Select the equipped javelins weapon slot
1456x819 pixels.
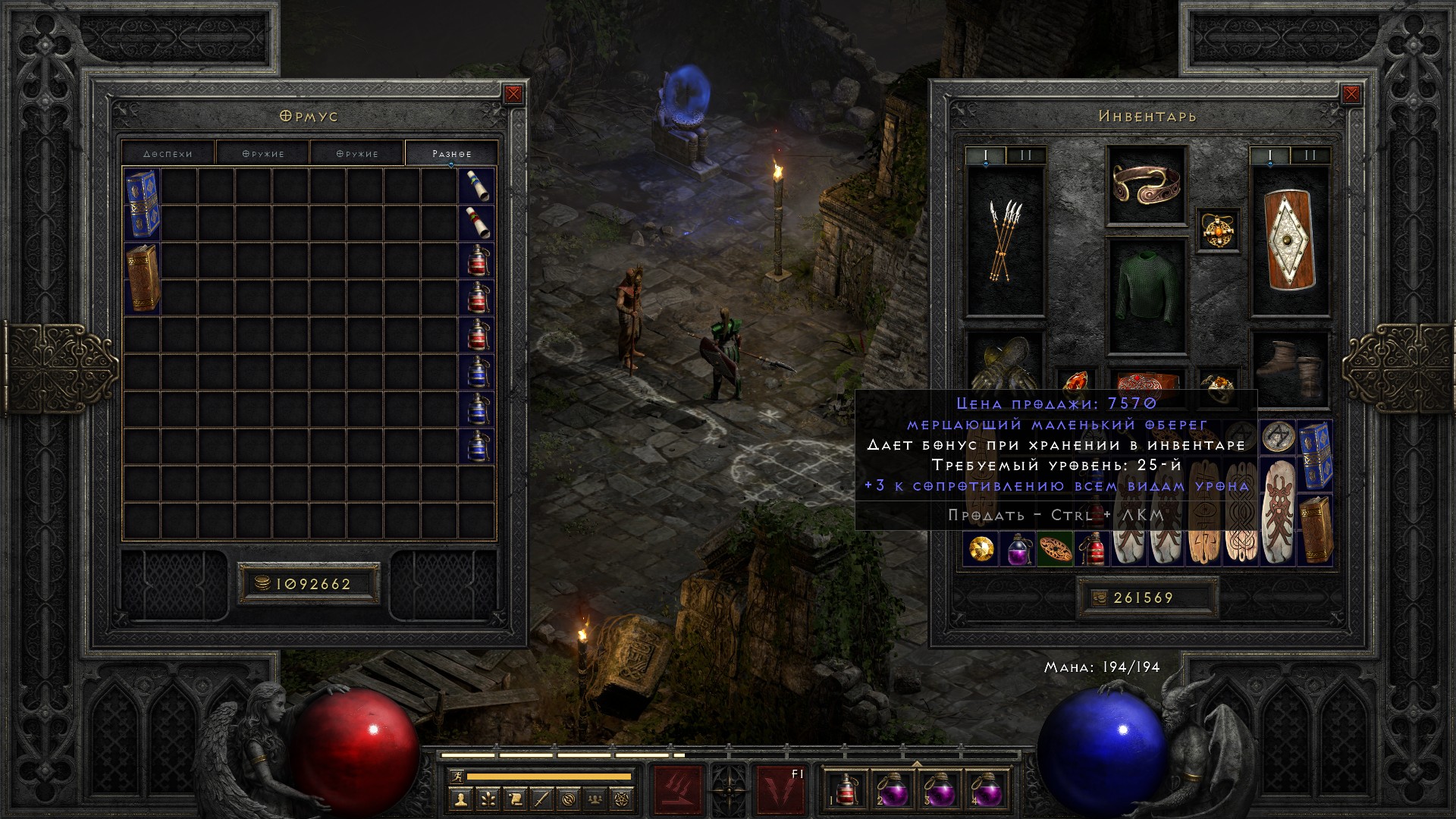(x=1005, y=241)
